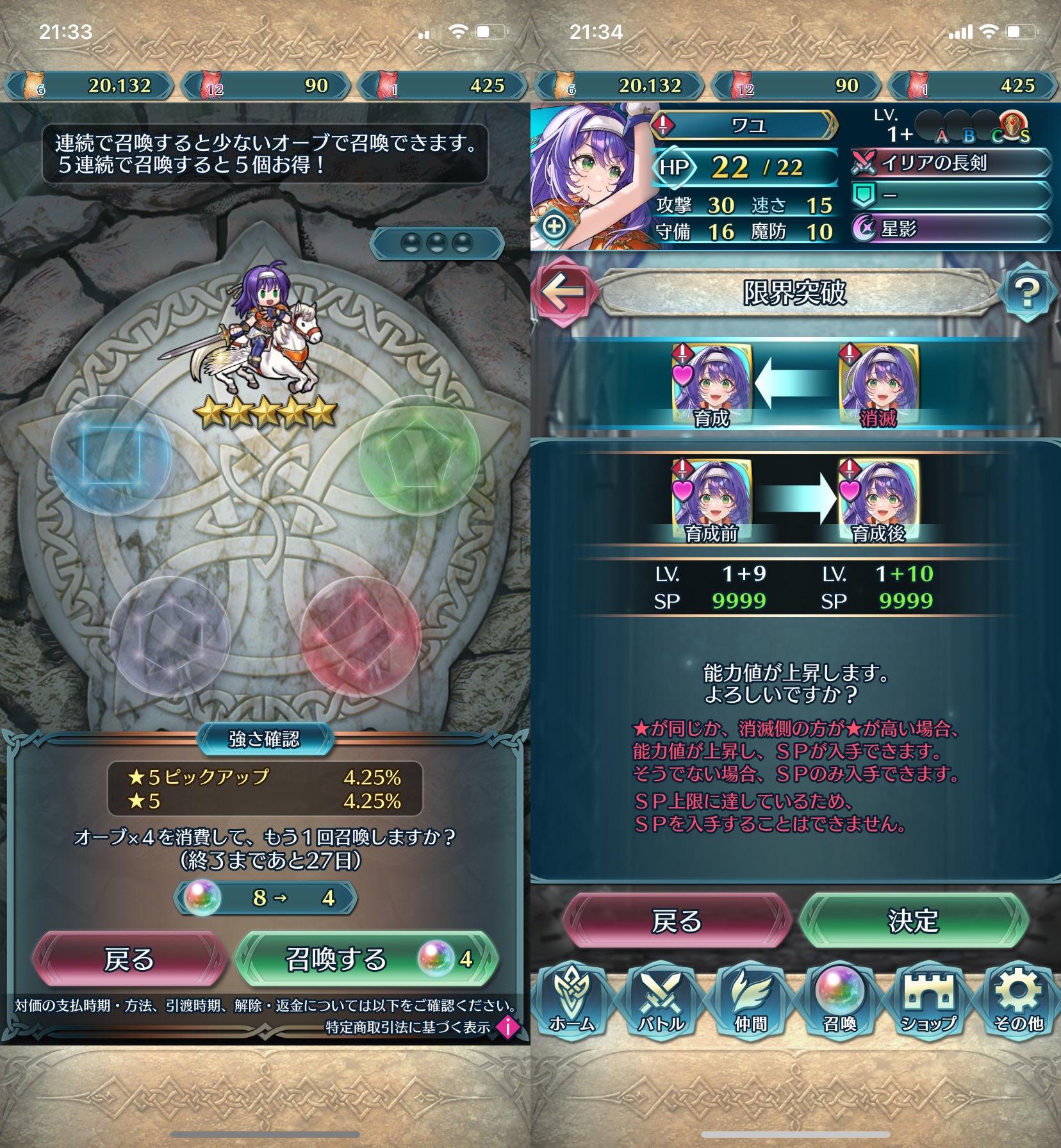
Task: Open the 強さ確認 stats check
Action: (x=265, y=739)
